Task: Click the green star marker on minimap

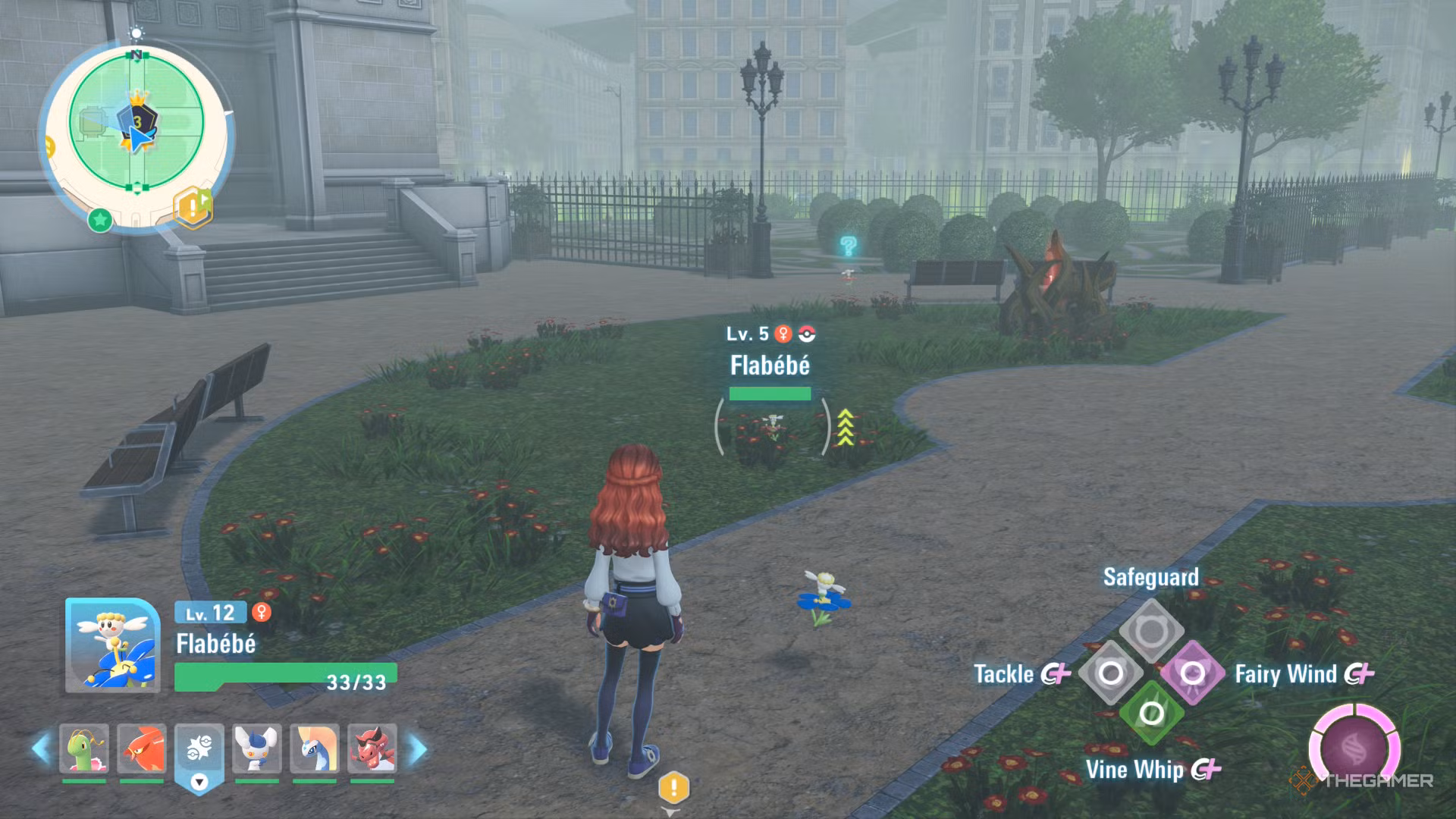Action: point(100,221)
